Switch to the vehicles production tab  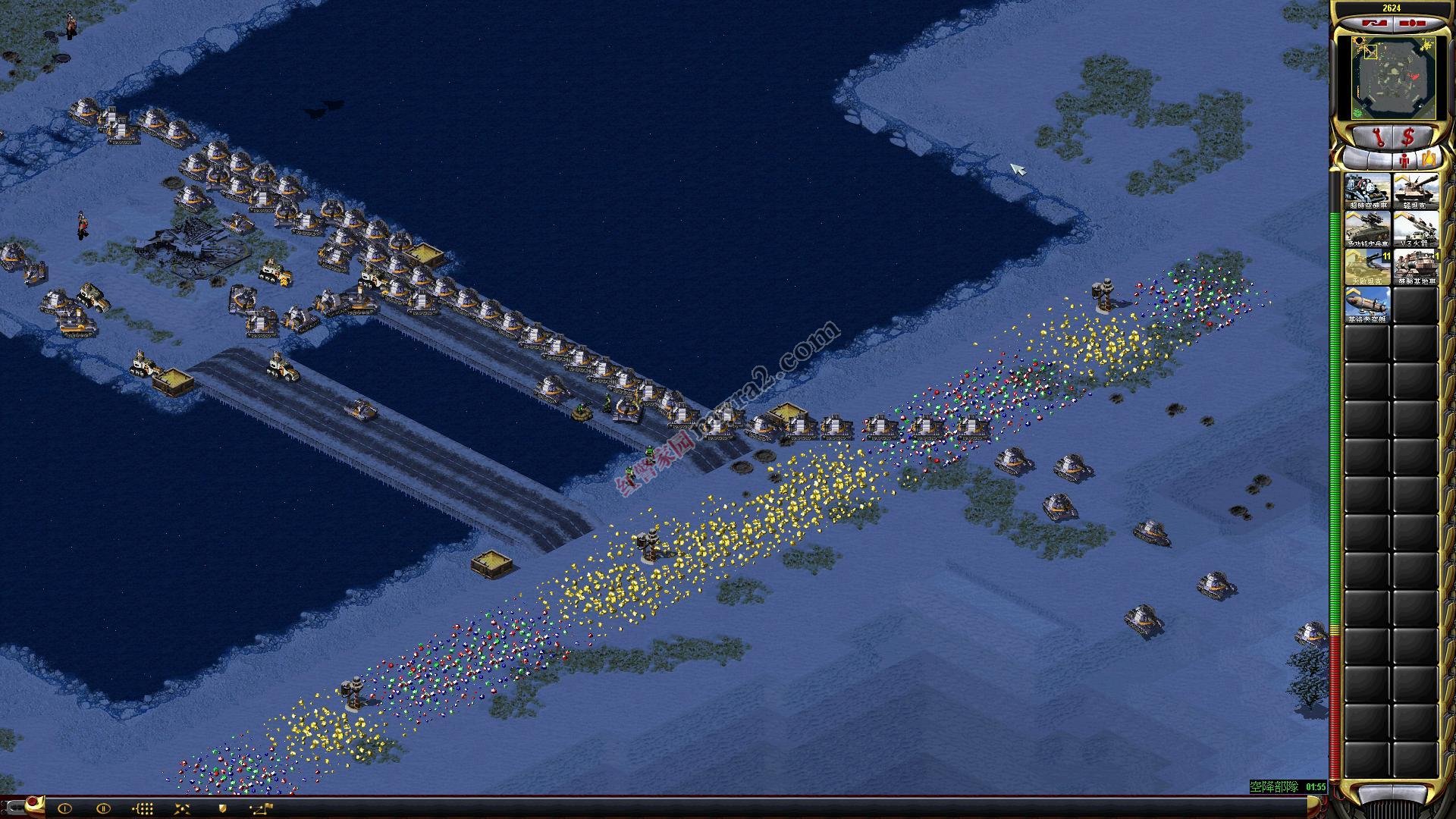1429,159
